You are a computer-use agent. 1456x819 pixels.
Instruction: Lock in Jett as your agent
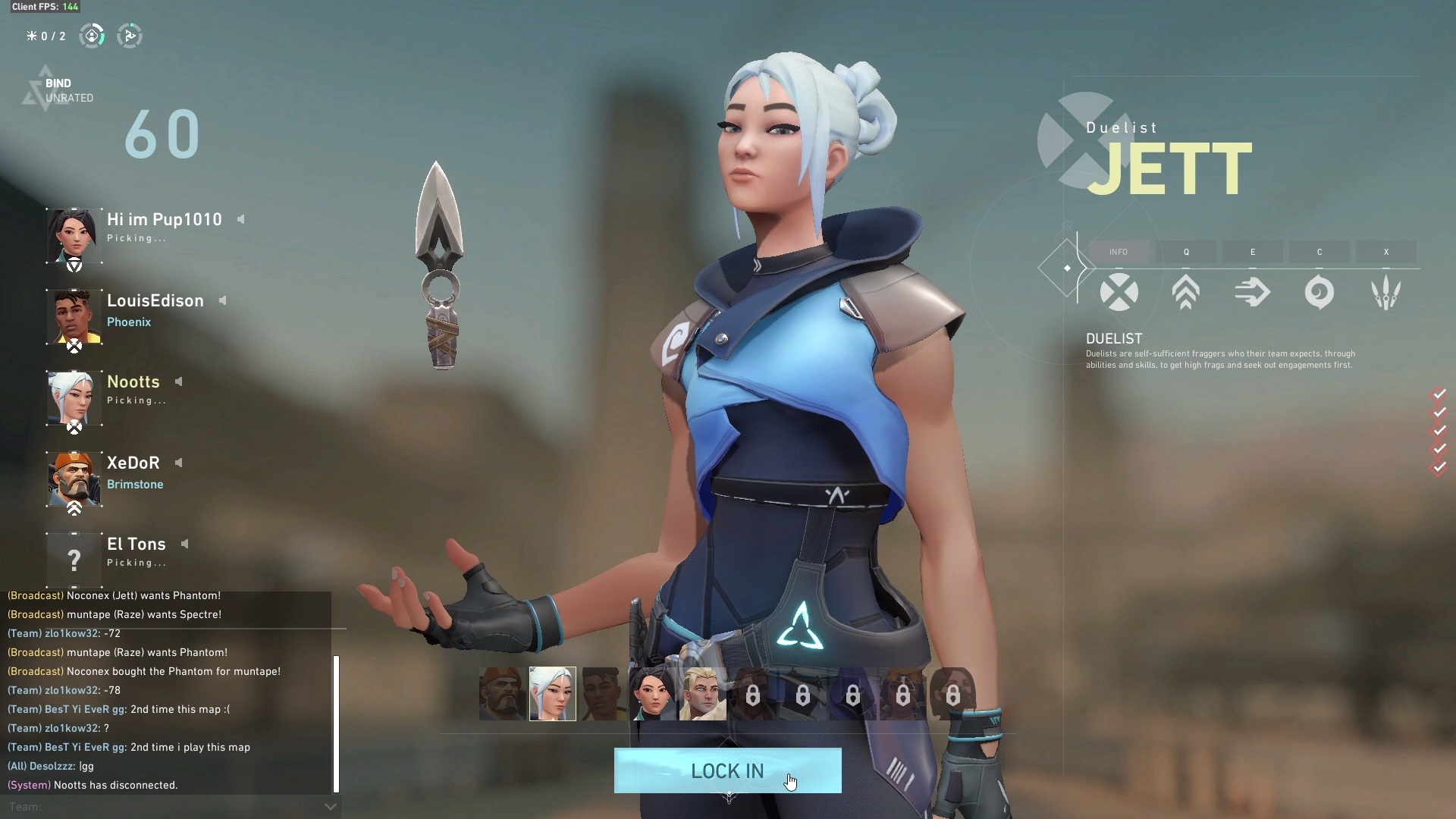[727, 770]
